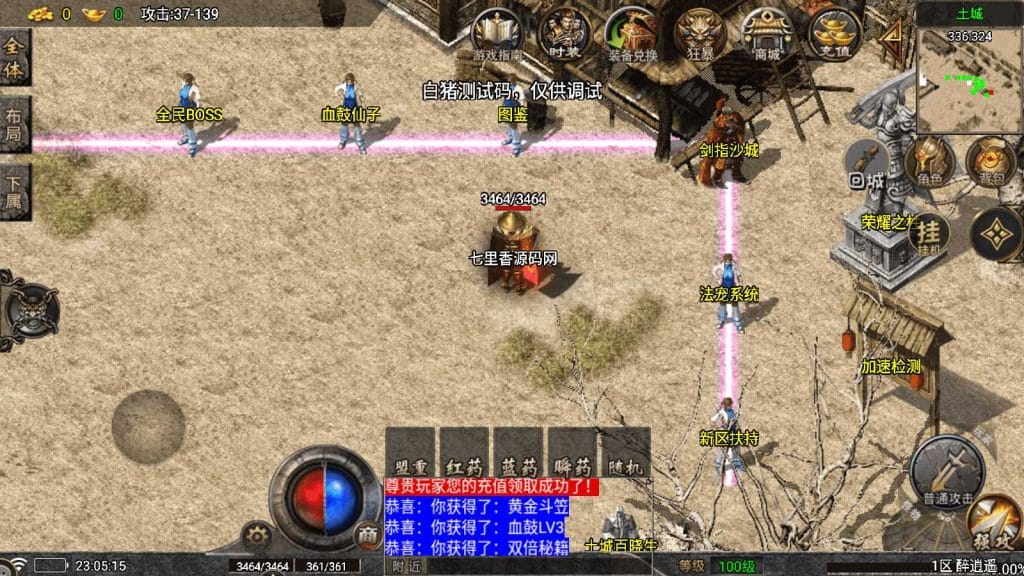Open the 背包 backpack

click(990, 161)
